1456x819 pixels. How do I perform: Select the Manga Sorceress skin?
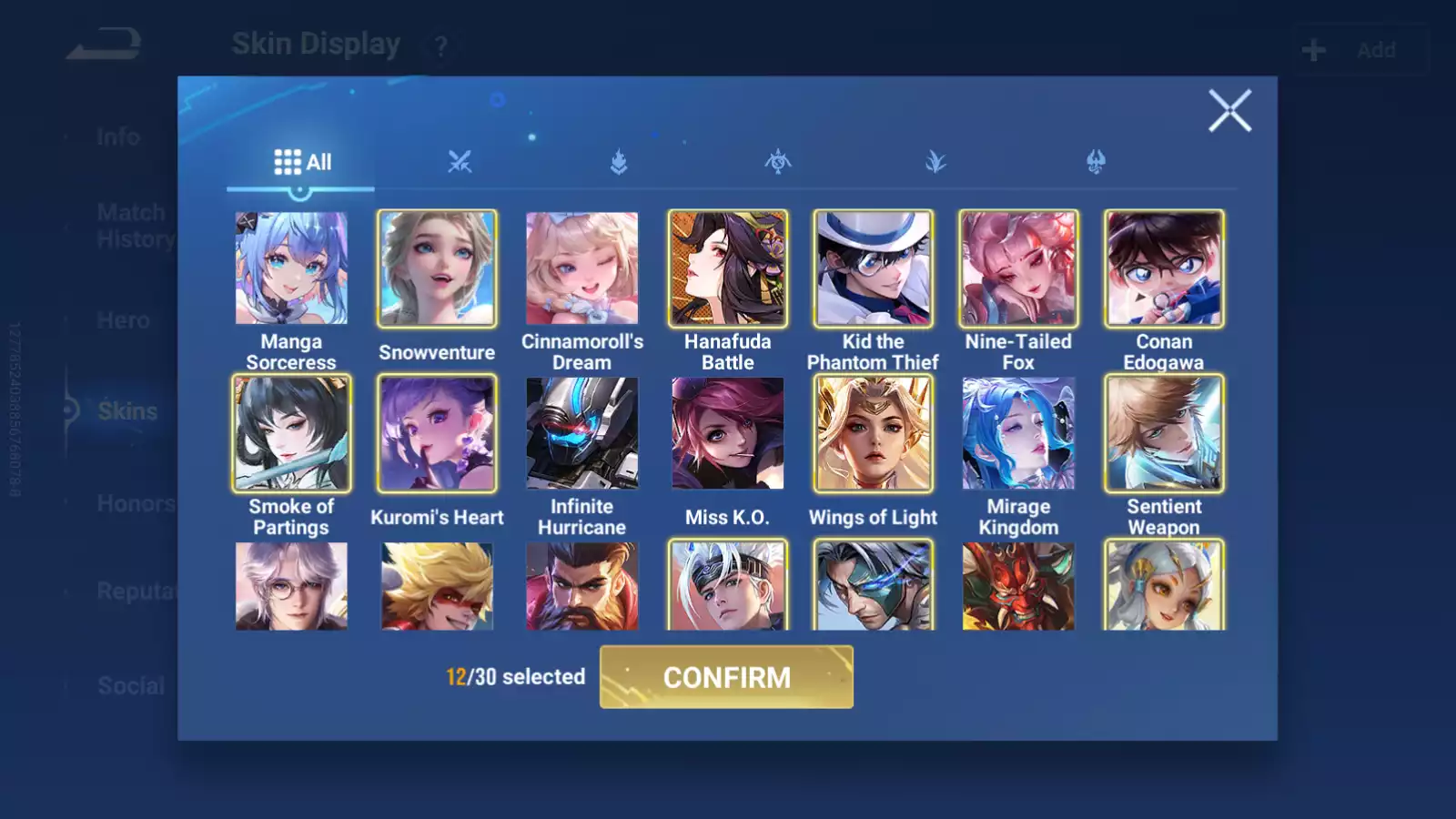tap(291, 269)
